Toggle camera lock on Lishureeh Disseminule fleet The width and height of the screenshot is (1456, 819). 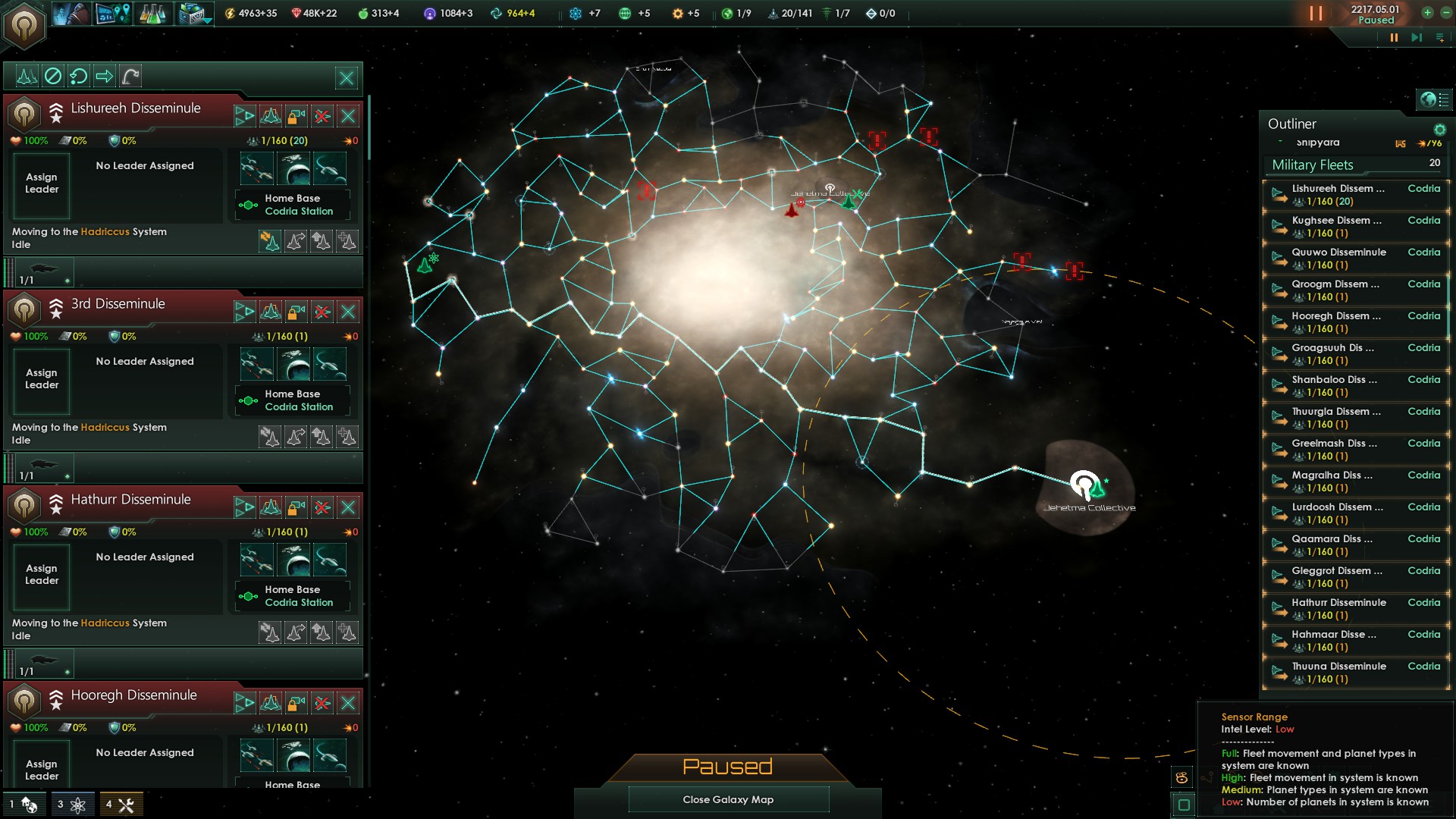click(x=296, y=116)
